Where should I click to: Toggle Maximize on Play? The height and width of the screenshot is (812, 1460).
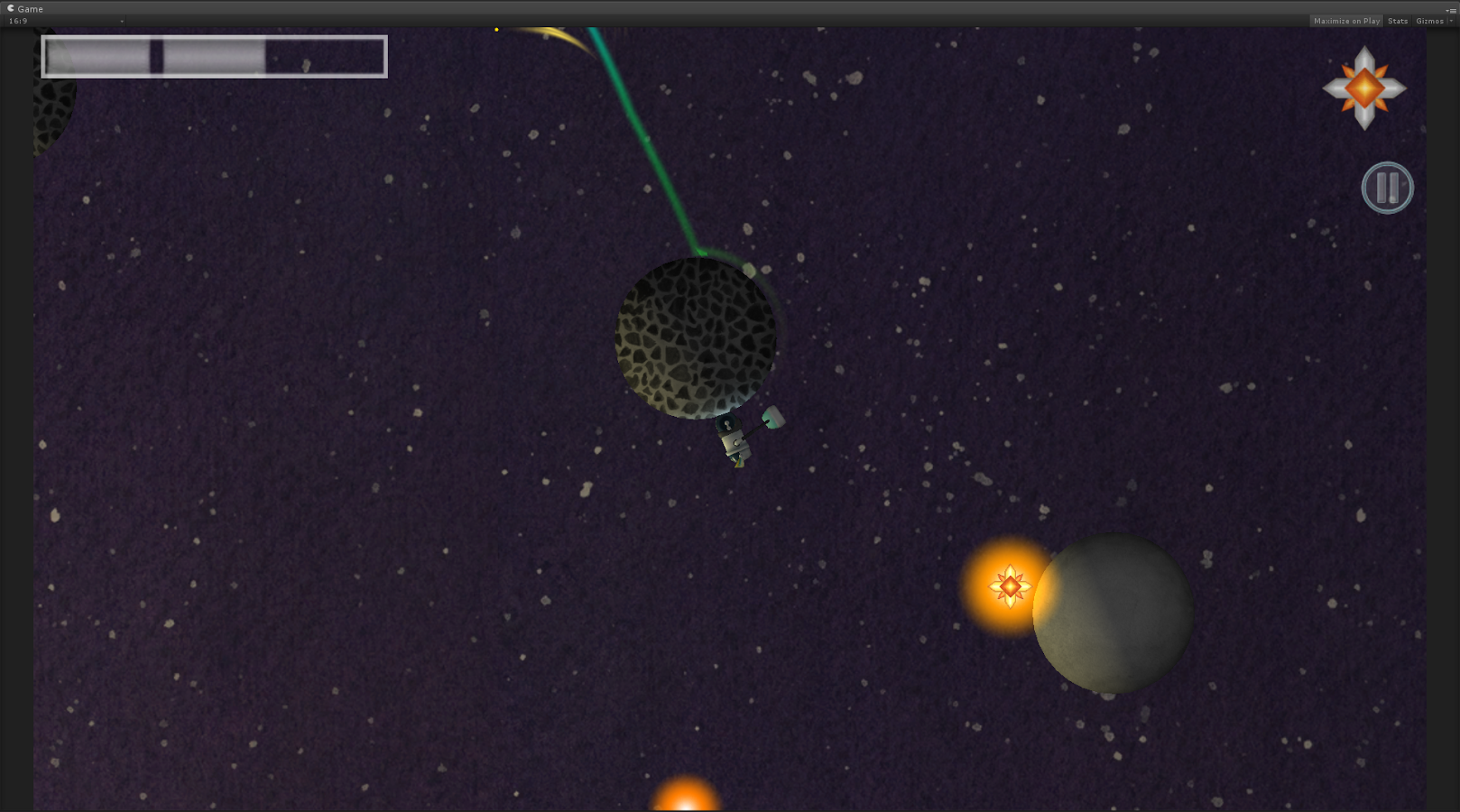[x=1346, y=21]
